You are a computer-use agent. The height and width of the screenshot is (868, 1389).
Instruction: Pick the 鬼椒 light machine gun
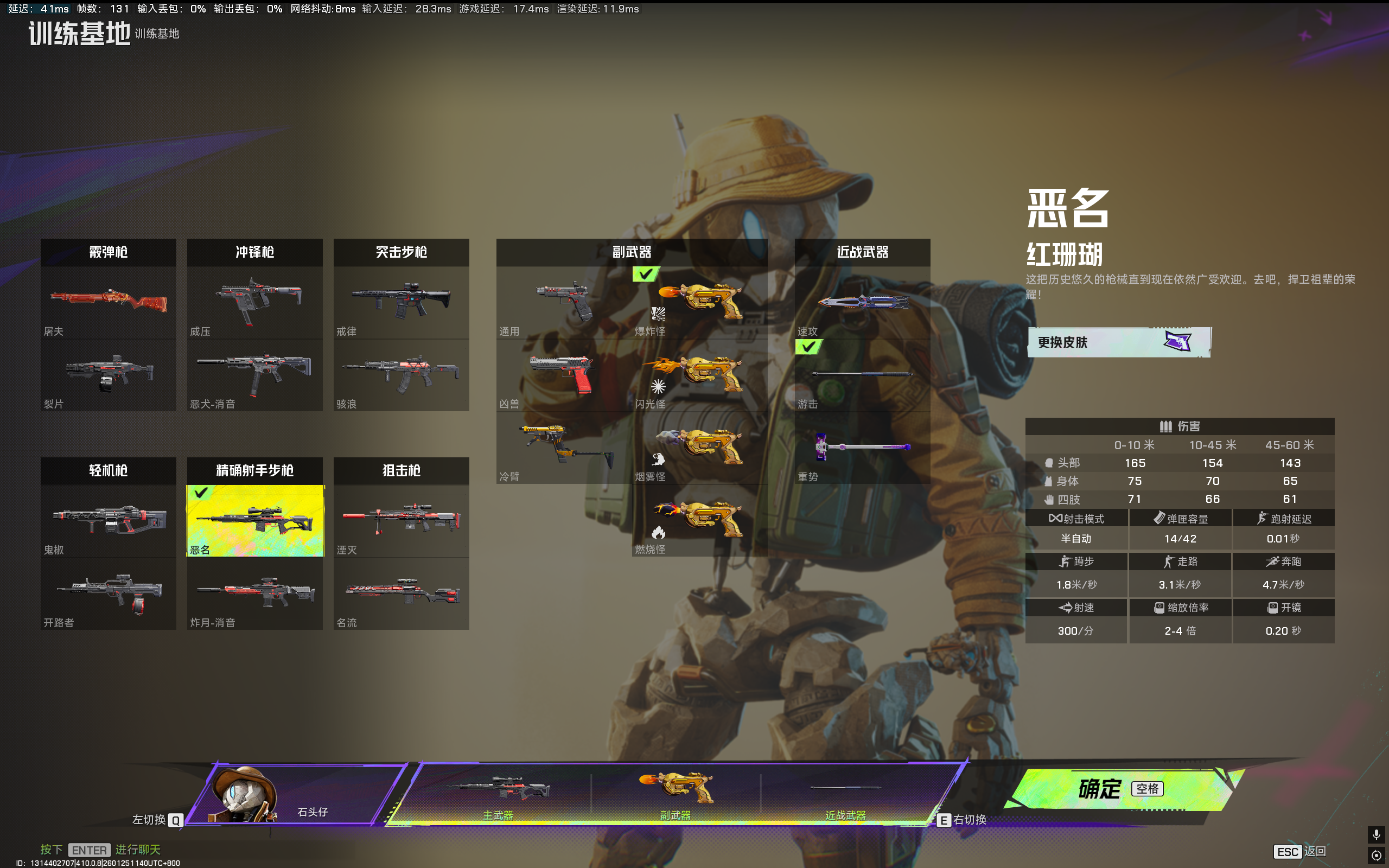[x=109, y=521]
